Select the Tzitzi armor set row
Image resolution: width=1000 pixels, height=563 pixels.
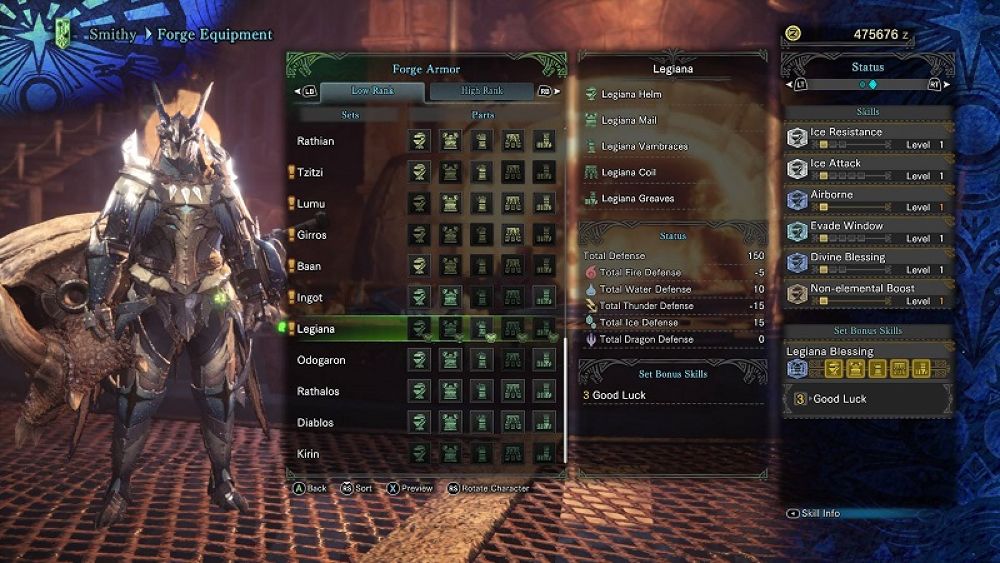[311, 173]
